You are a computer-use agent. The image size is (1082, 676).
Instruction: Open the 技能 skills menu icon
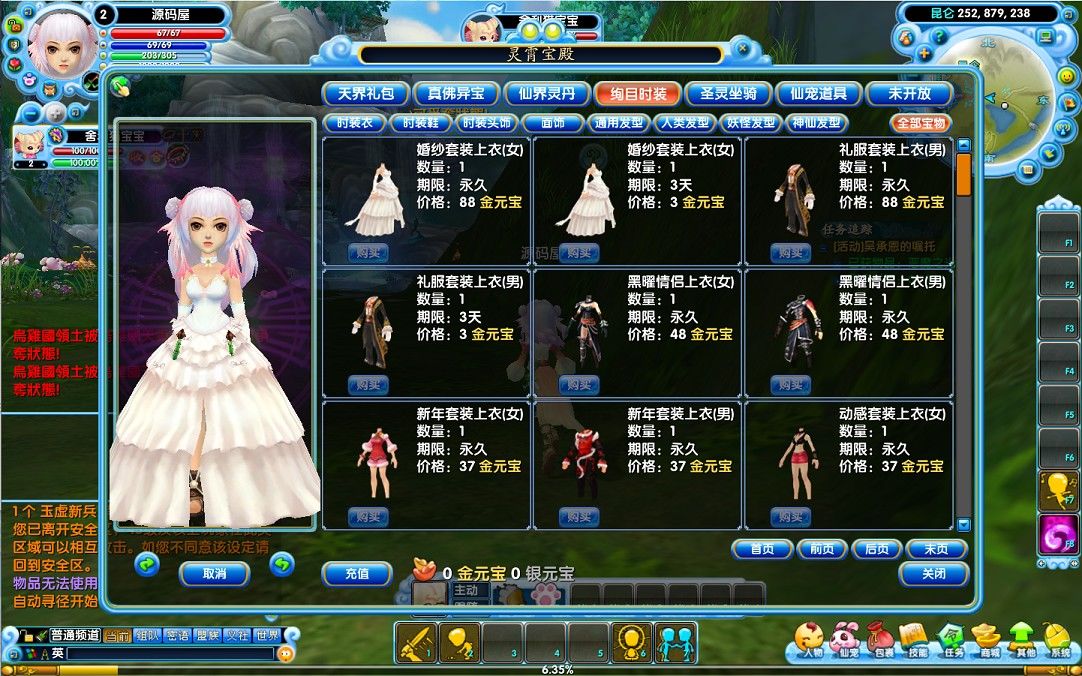tap(917, 639)
